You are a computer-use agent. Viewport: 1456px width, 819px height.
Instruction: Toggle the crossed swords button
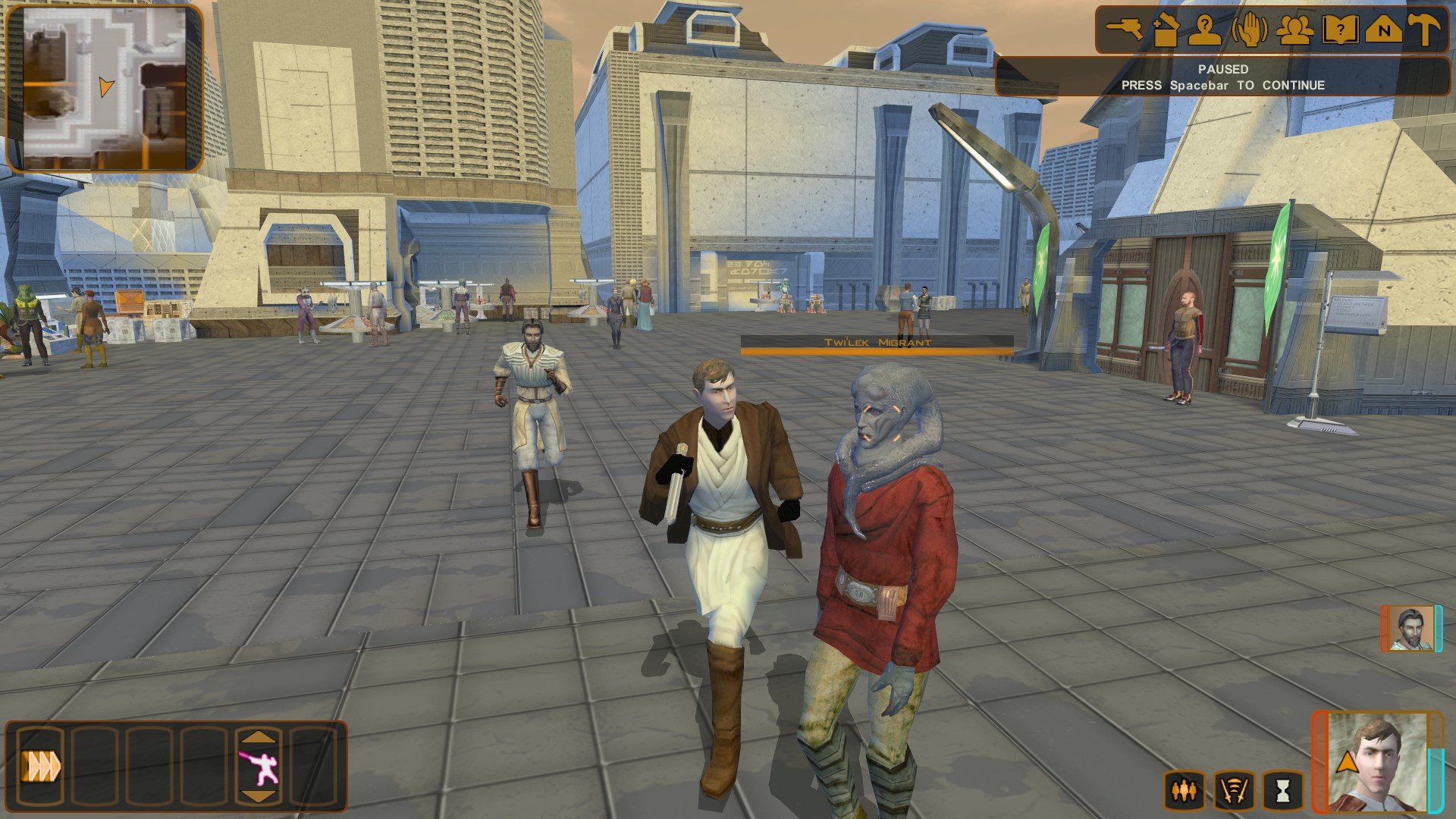1234,791
